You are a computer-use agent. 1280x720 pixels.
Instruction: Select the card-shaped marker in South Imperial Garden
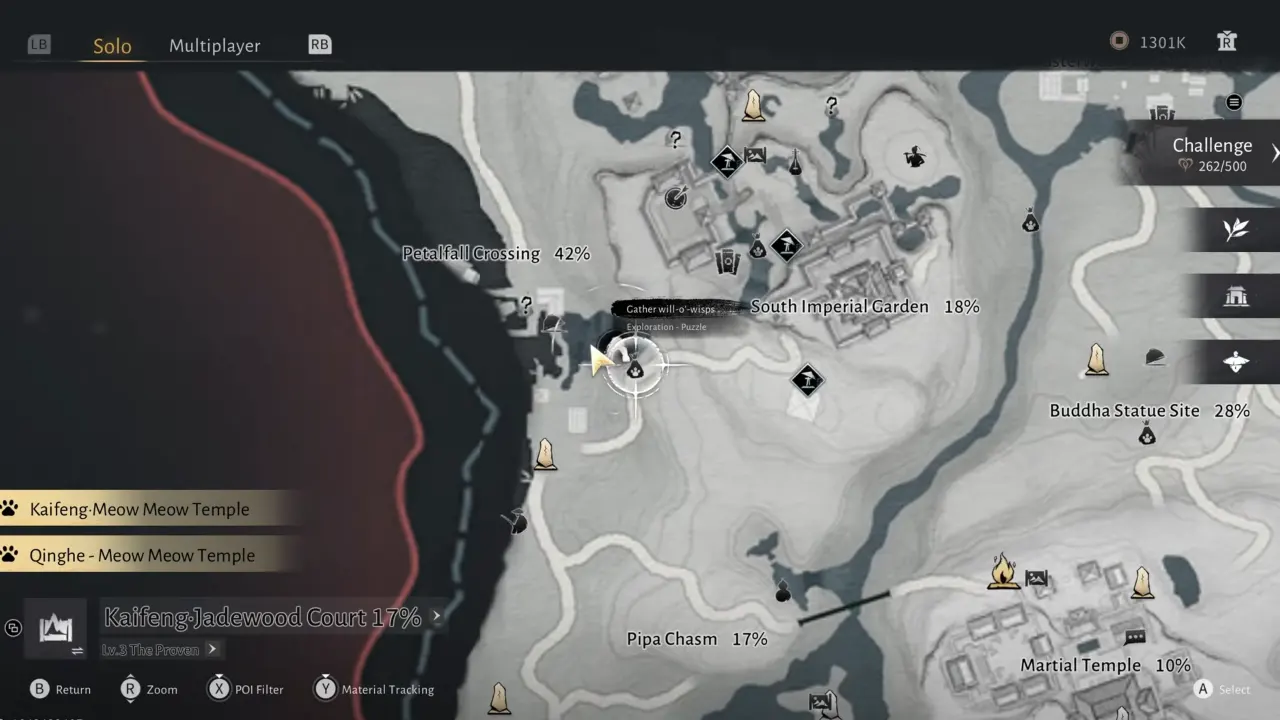727,262
